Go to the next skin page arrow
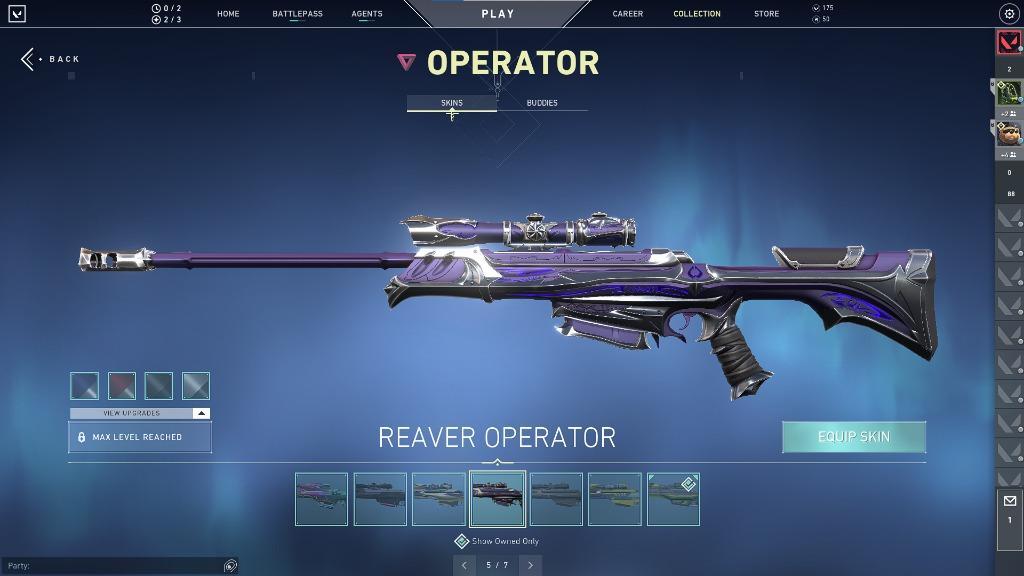The width and height of the screenshot is (1024, 576). pyautogui.click(x=531, y=565)
